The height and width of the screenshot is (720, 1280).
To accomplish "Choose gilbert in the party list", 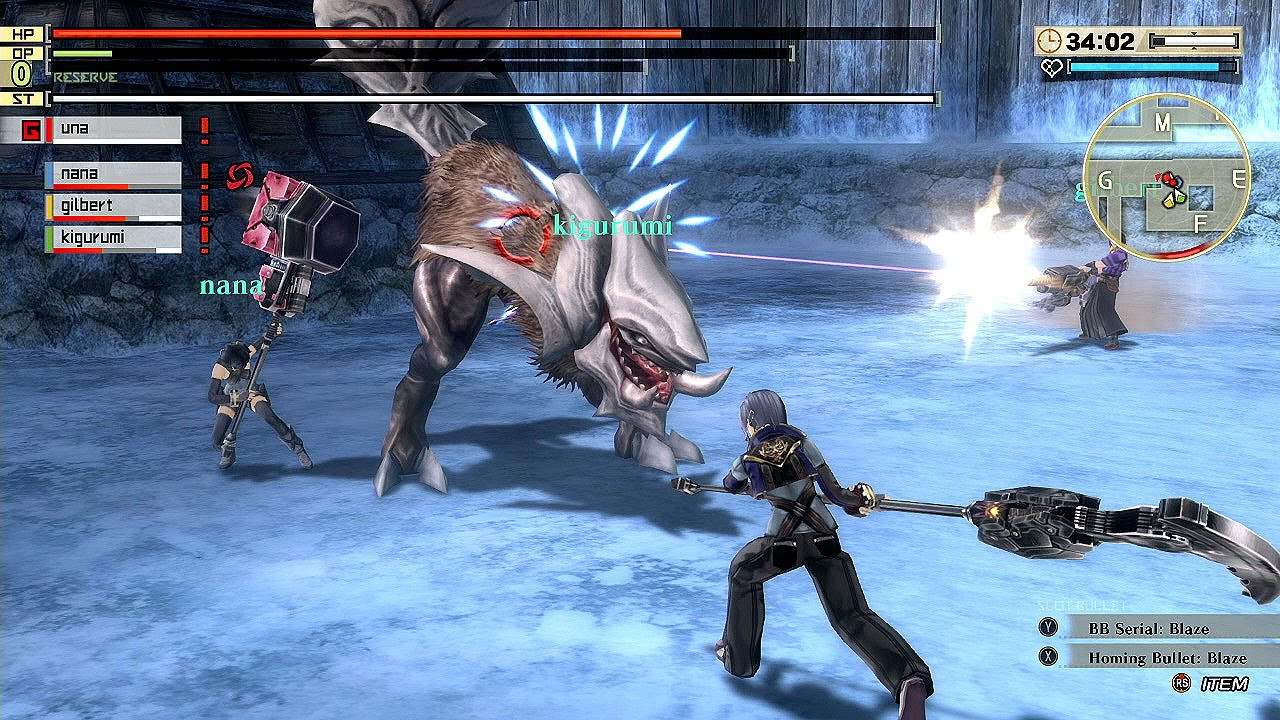I will point(112,207).
